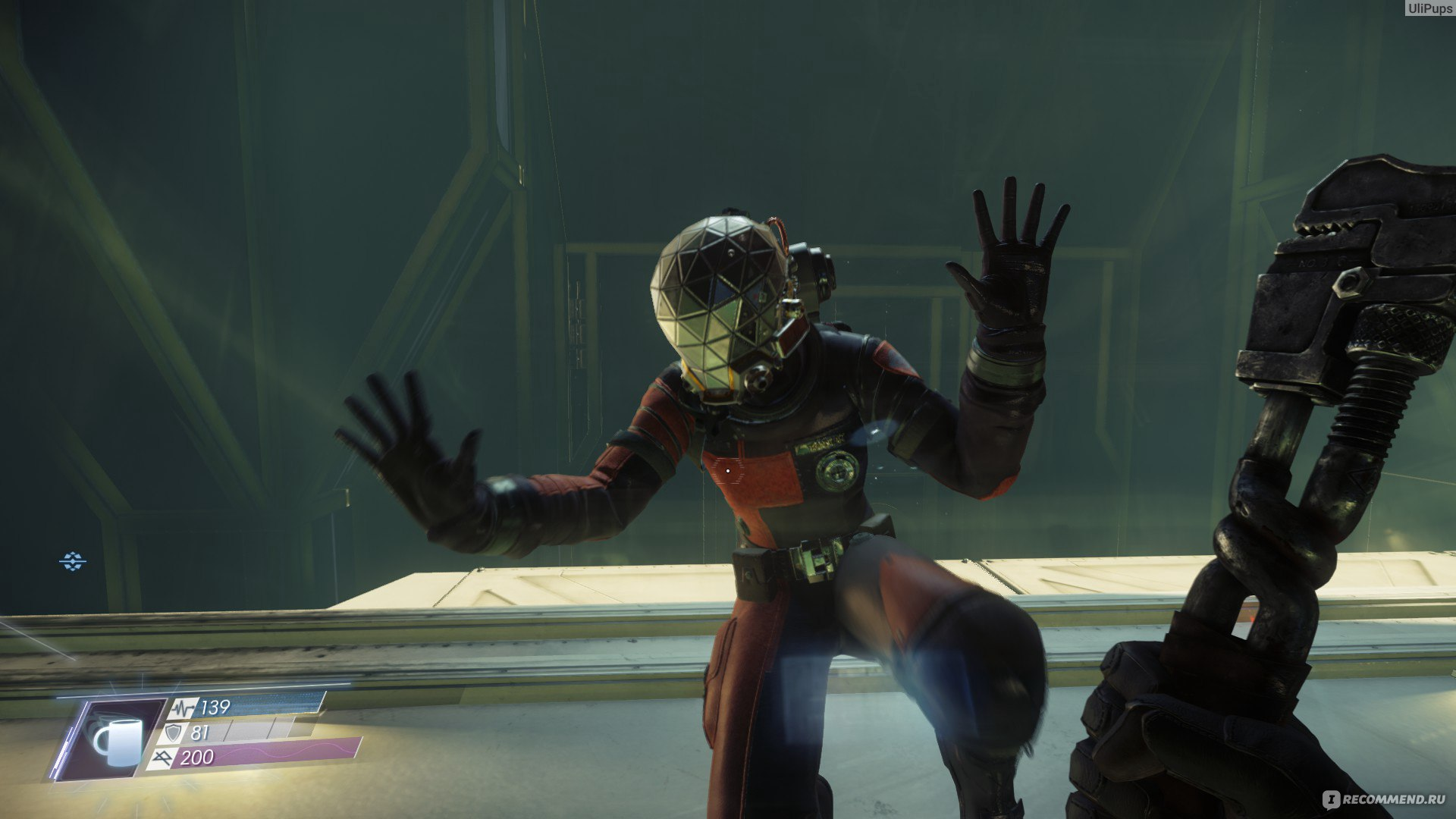Click the blue objective marker icon

click(73, 561)
